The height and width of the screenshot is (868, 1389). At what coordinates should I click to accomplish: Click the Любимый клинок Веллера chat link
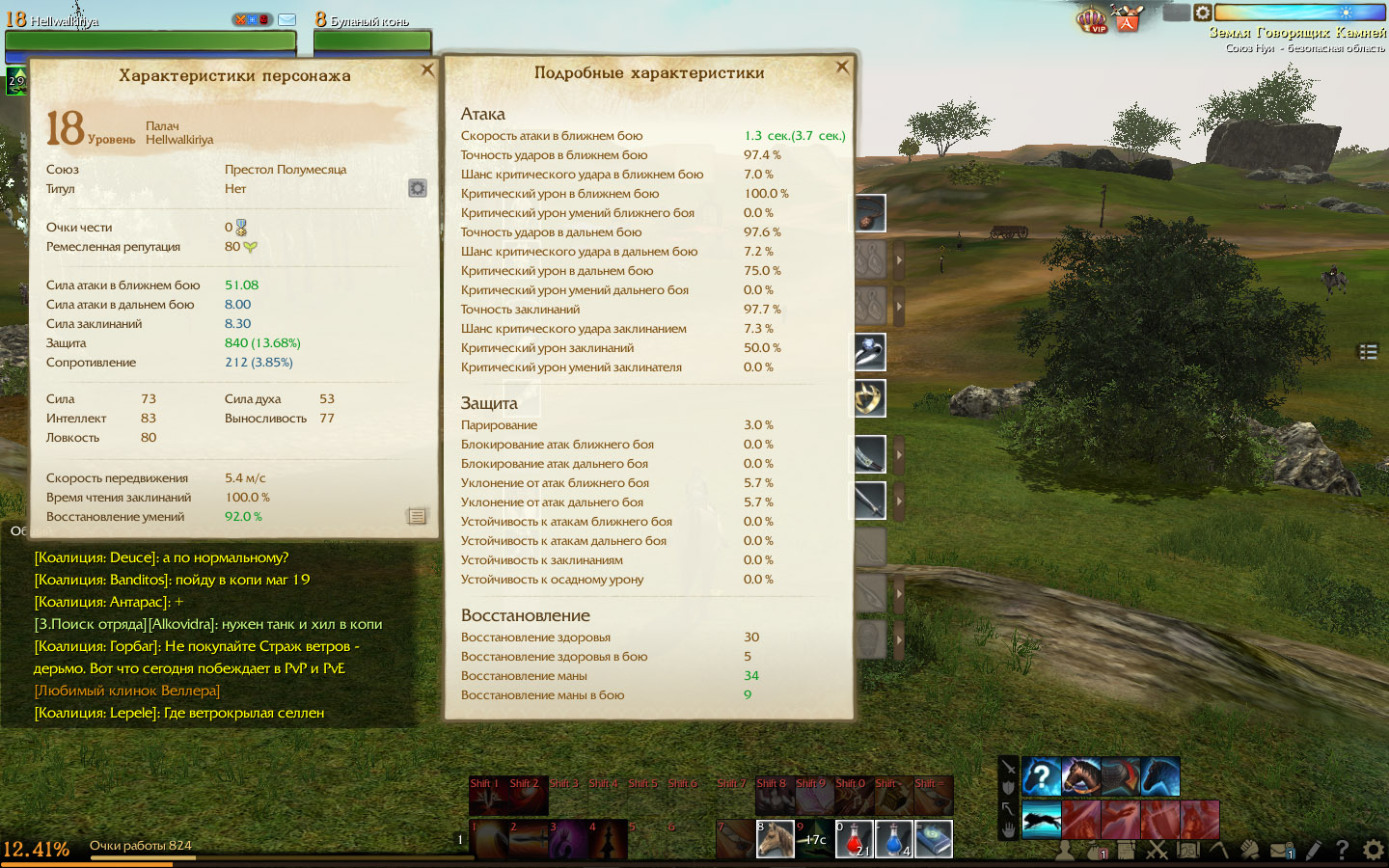(127, 691)
